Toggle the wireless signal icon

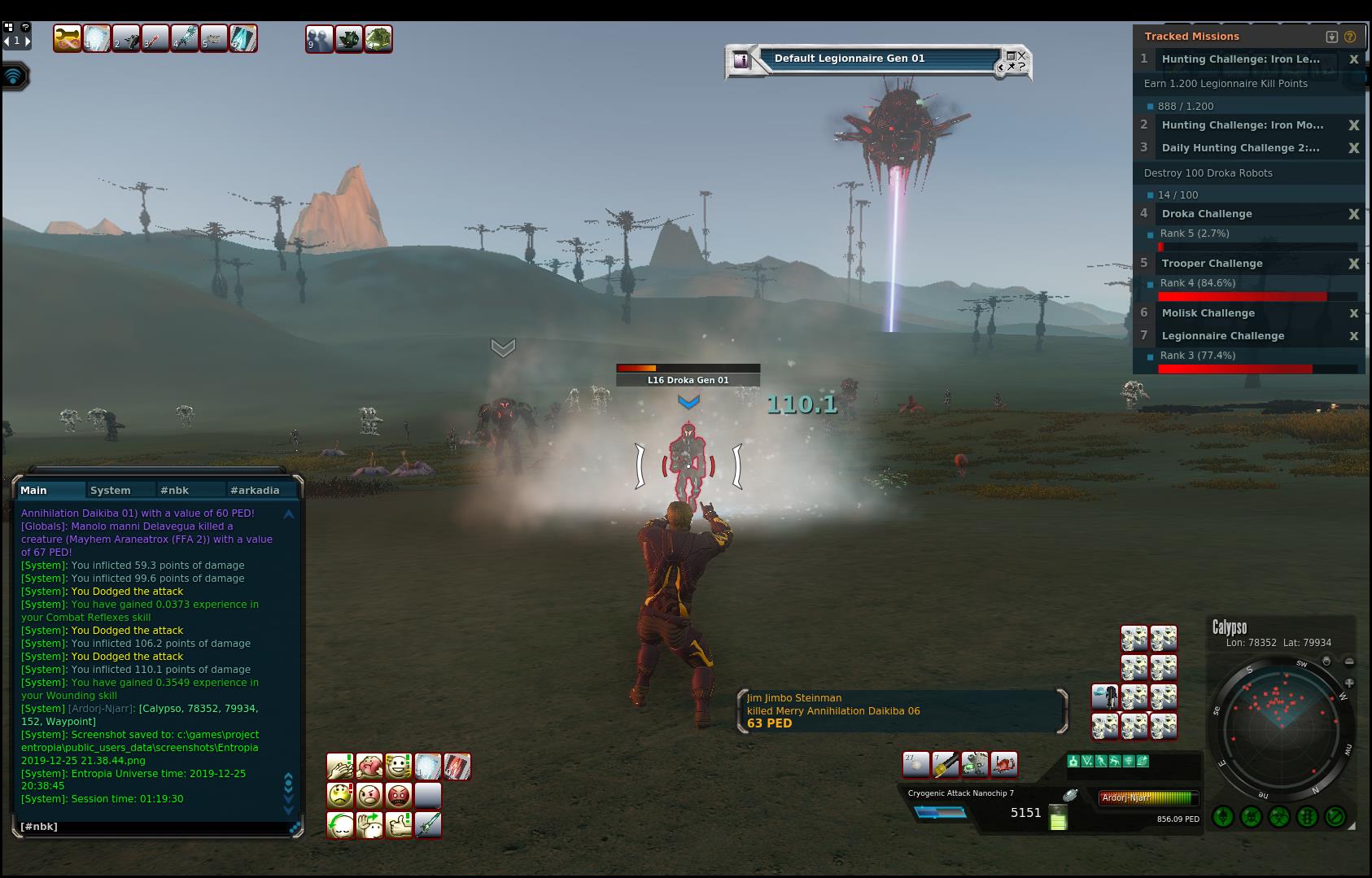15,76
